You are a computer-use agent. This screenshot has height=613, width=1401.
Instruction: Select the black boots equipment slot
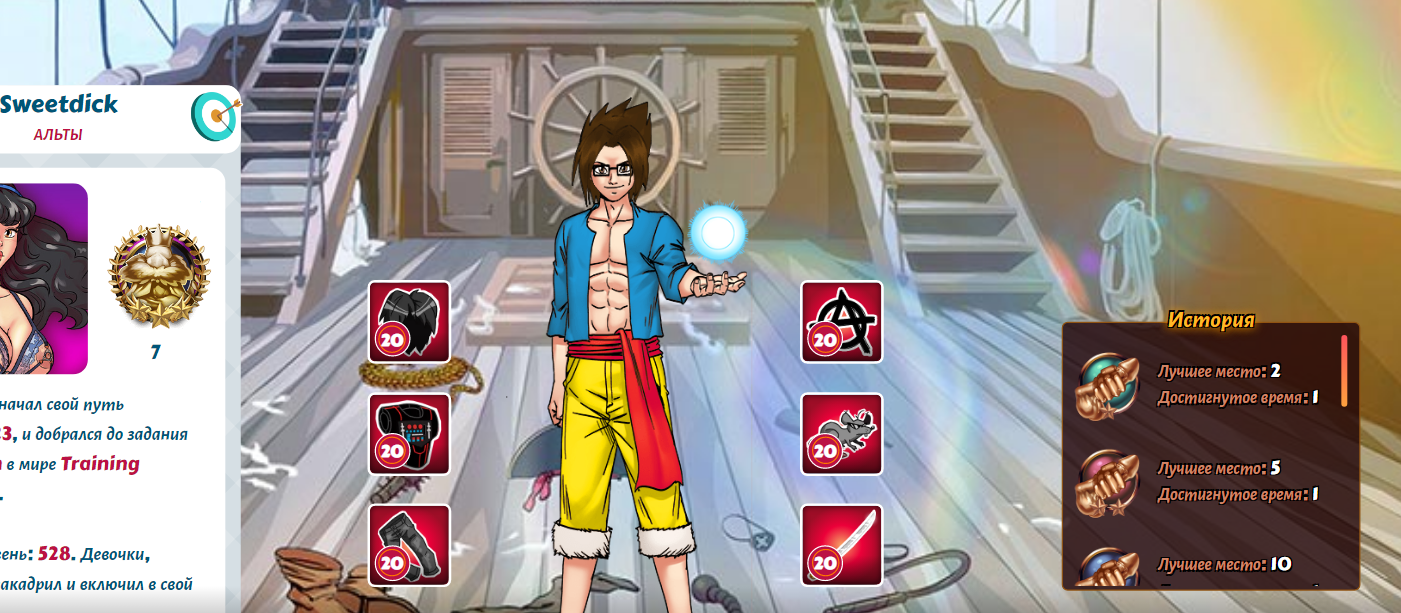(x=409, y=545)
